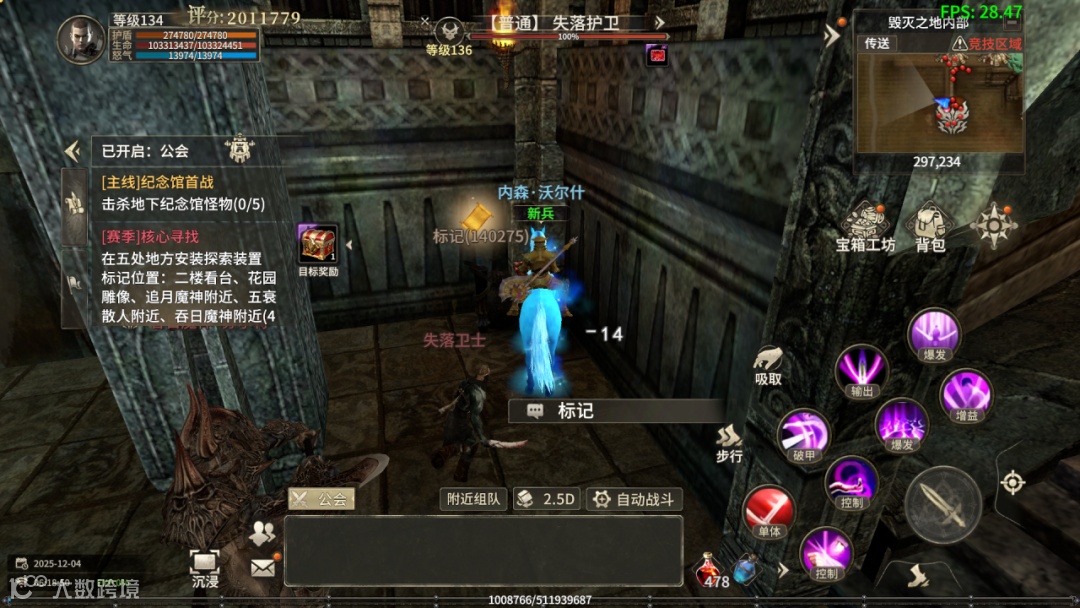
Task: Open 附近组队 nearby team panel
Action: click(x=473, y=499)
